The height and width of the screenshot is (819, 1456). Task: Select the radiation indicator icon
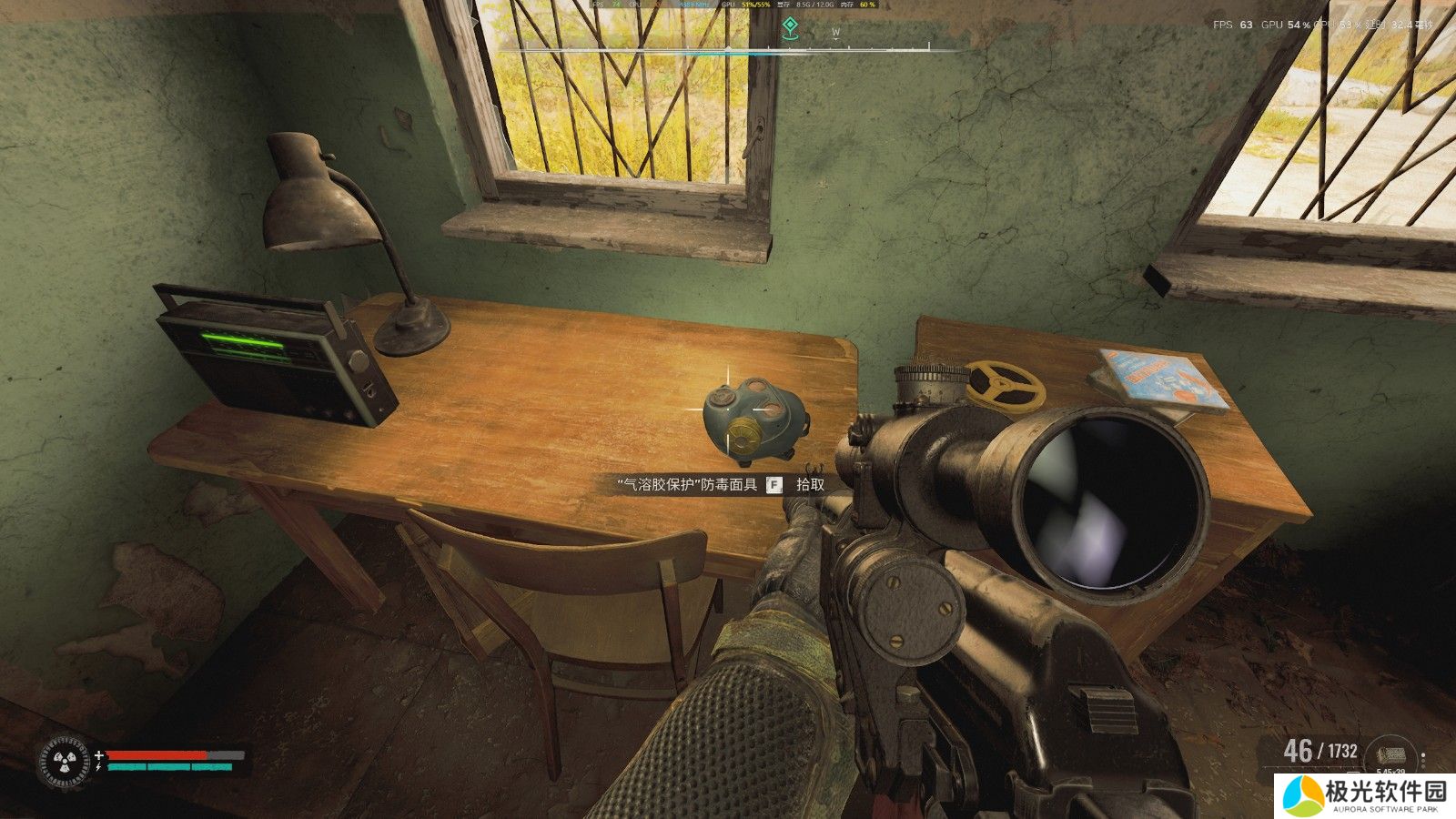pos(63,761)
